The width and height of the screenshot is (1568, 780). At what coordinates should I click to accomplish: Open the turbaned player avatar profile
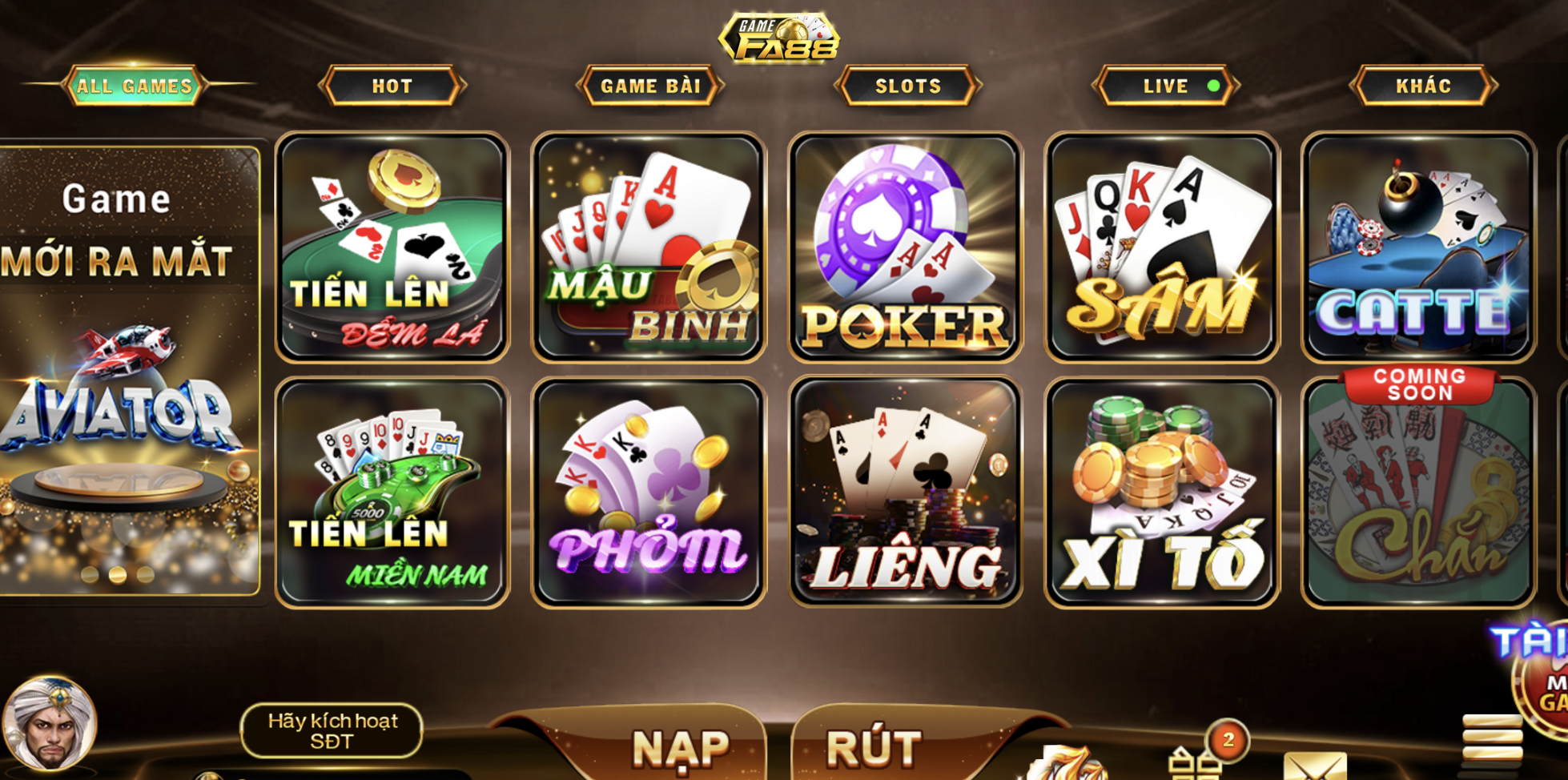pyautogui.click(x=50, y=723)
